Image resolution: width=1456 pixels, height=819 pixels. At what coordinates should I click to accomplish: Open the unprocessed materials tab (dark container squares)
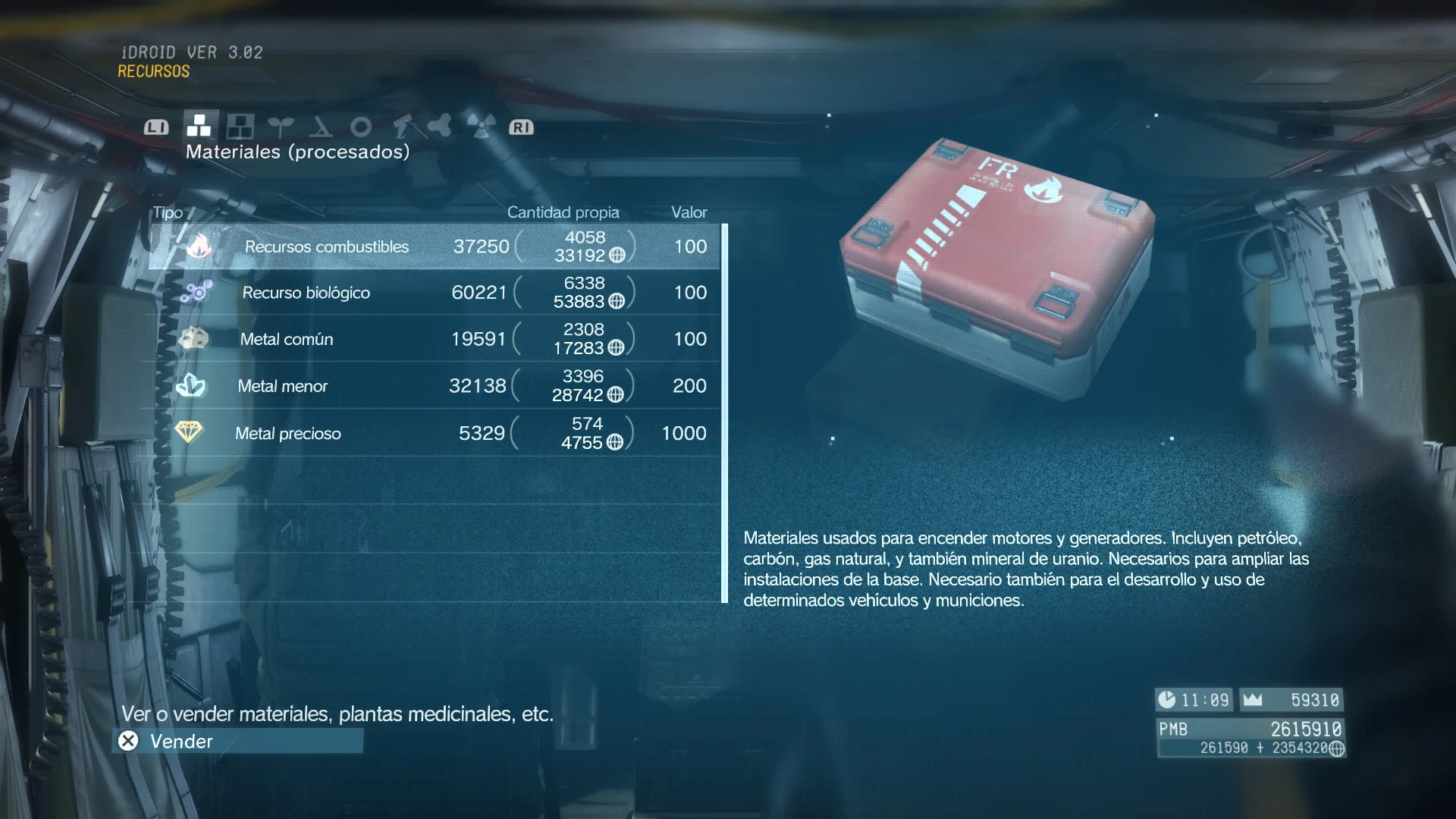point(240,126)
